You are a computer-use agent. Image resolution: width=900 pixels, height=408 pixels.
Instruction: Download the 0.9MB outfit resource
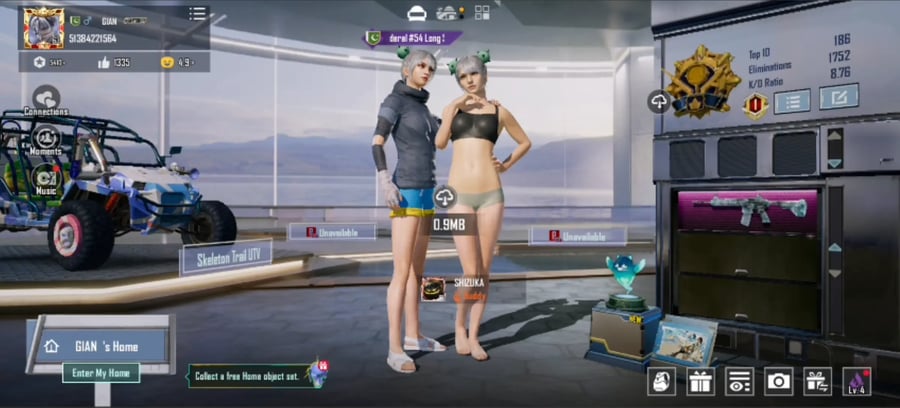click(445, 197)
